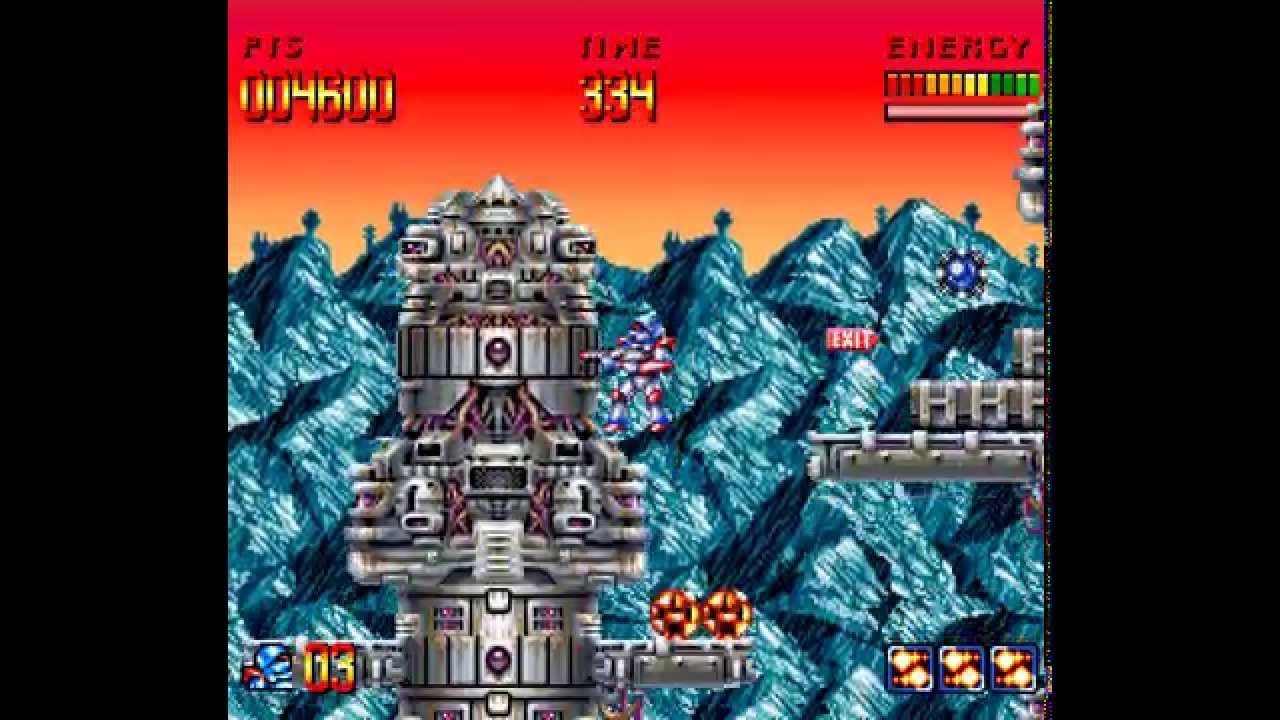Select the Turrican player character sprite

click(x=640, y=380)
